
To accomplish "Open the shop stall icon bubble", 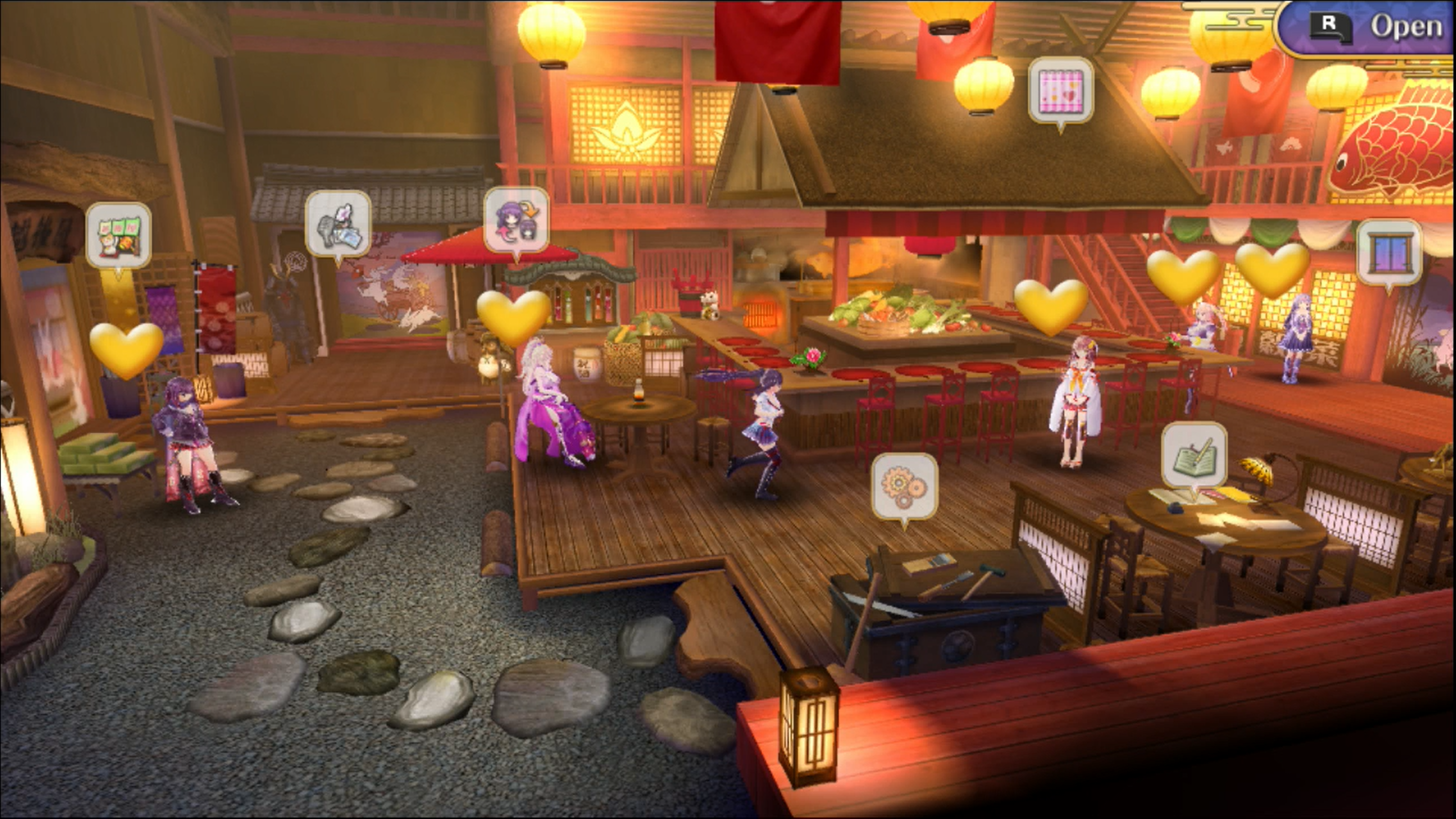I will (119, 235).
